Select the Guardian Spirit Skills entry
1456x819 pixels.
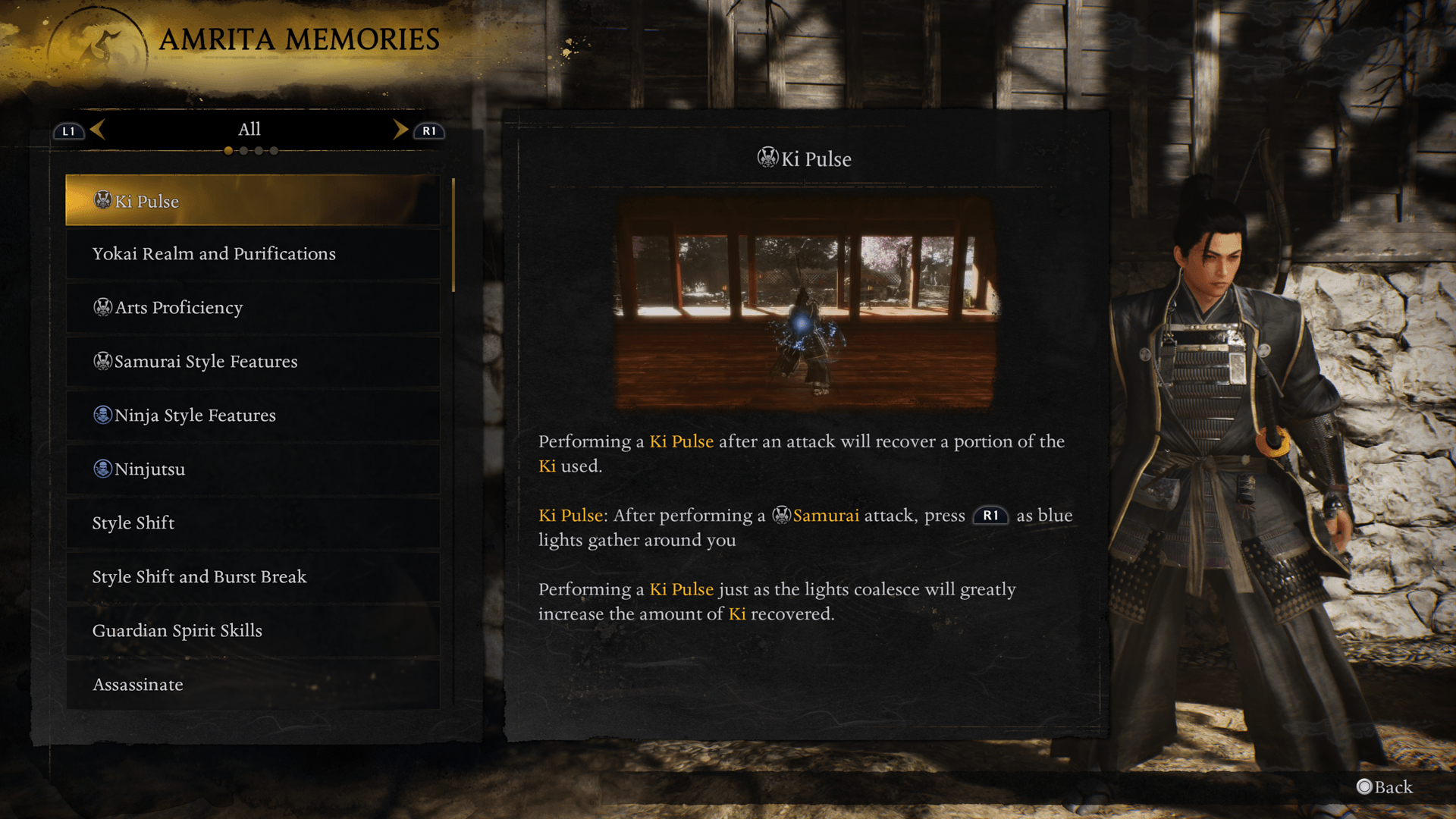[253, 631]
